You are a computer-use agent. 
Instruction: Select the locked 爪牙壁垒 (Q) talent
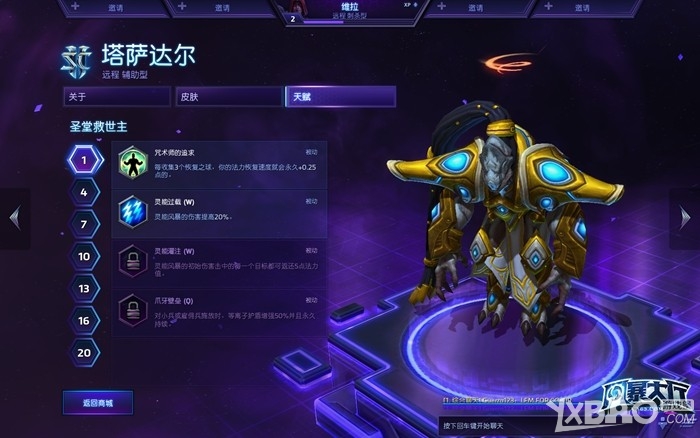coord(220,311)
